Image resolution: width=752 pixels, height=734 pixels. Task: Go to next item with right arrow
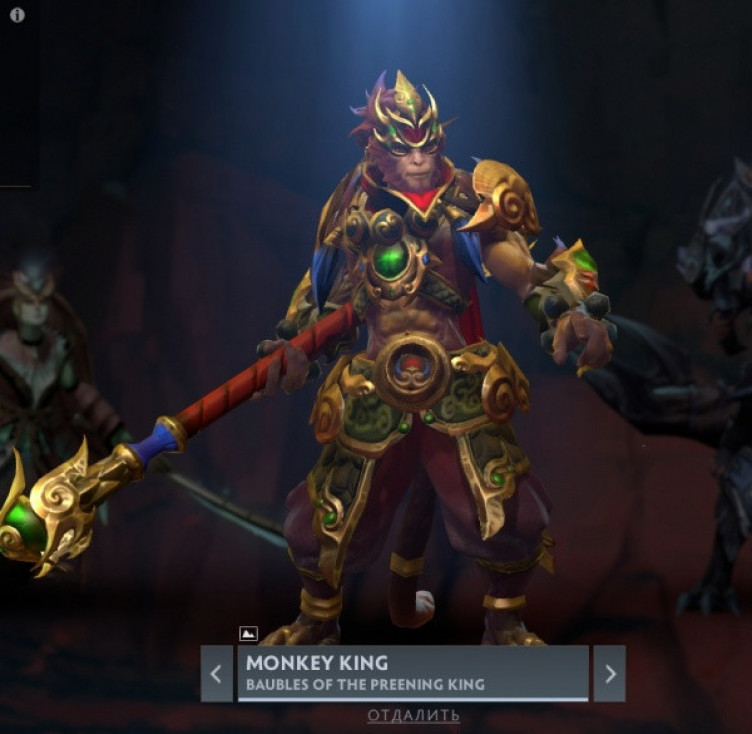[x=609, y=673]
